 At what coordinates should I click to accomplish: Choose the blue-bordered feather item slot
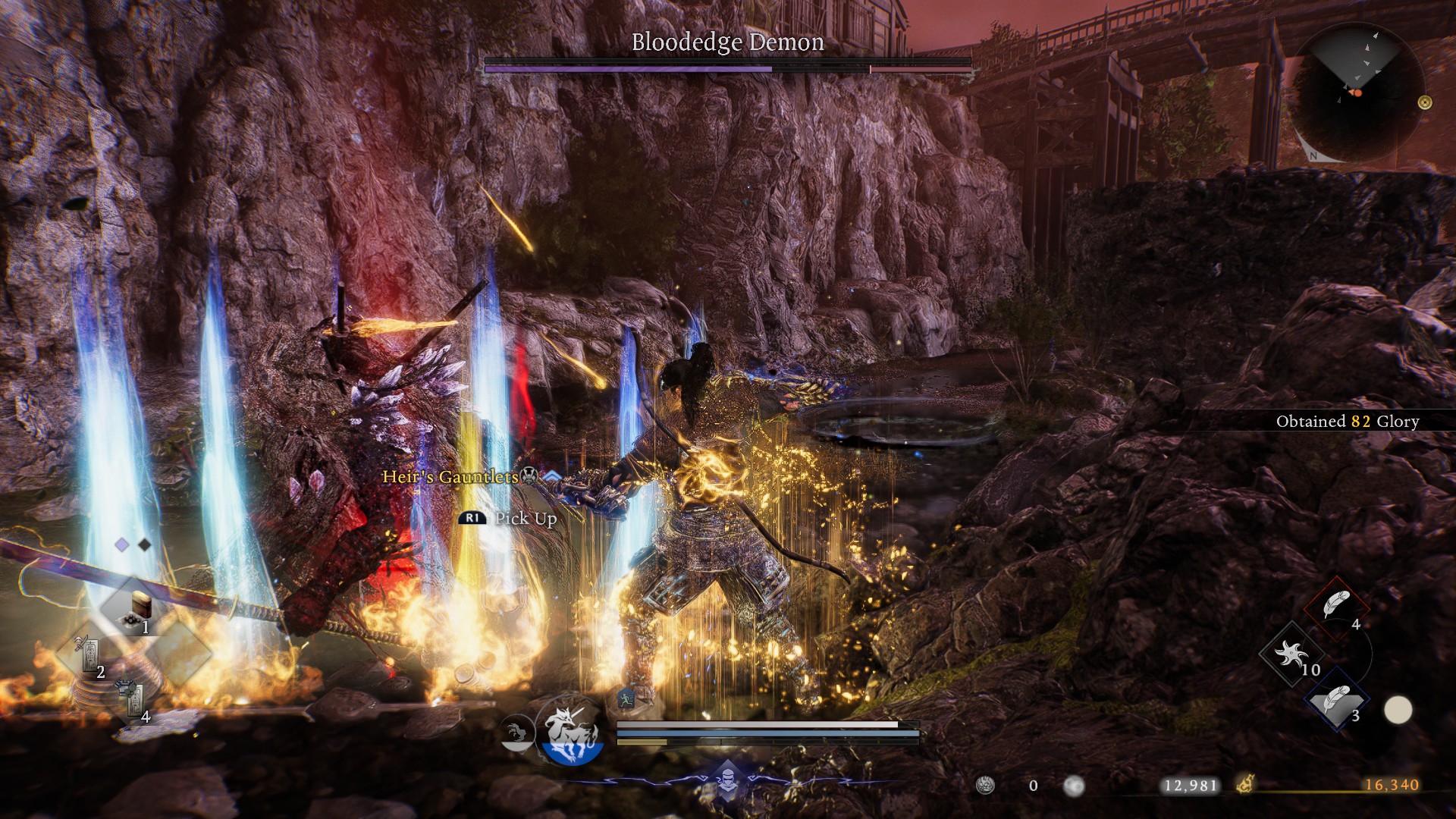tap(1336, 701)
